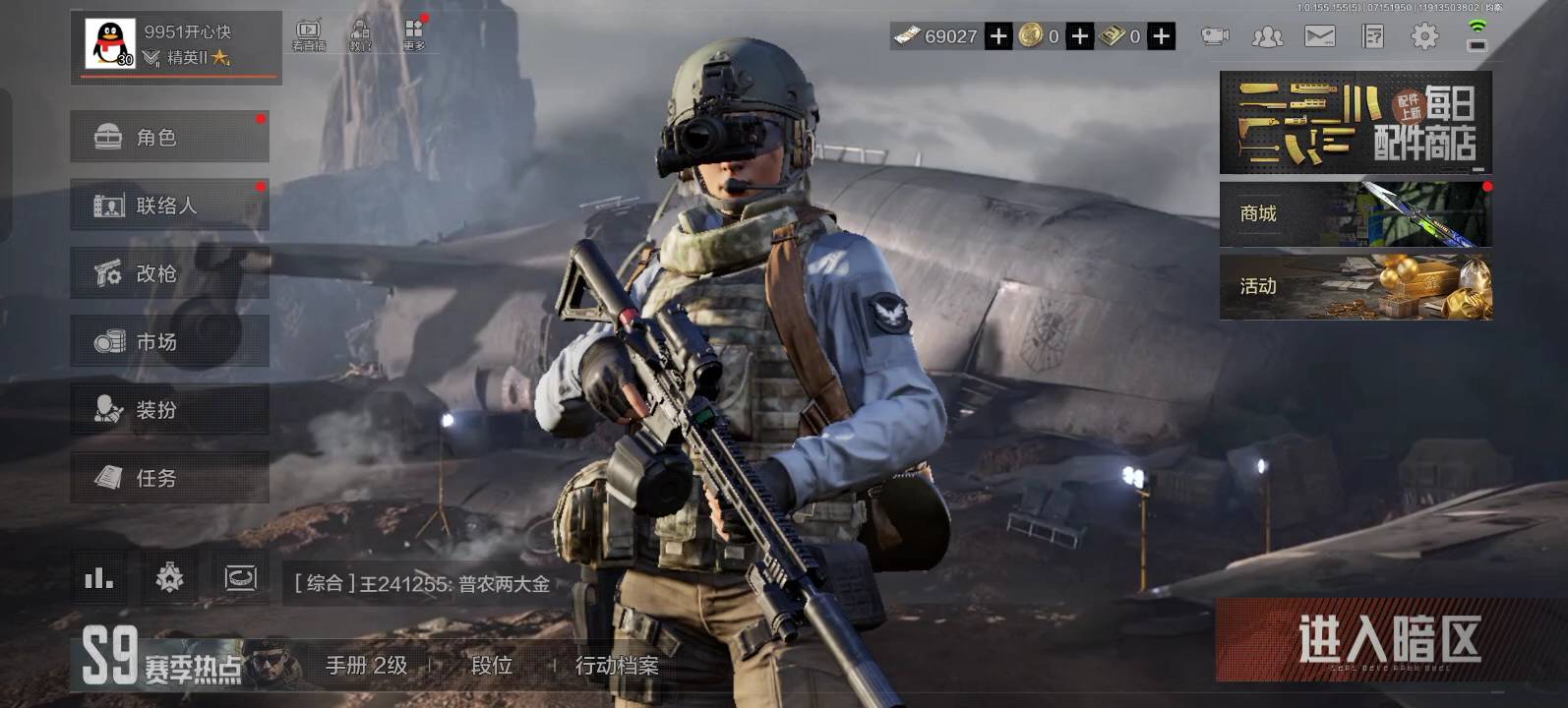Image resolution: width=1568 pixels, height=708 pixels.
Task: Open the friends group icon
Action: [1267, 36]
